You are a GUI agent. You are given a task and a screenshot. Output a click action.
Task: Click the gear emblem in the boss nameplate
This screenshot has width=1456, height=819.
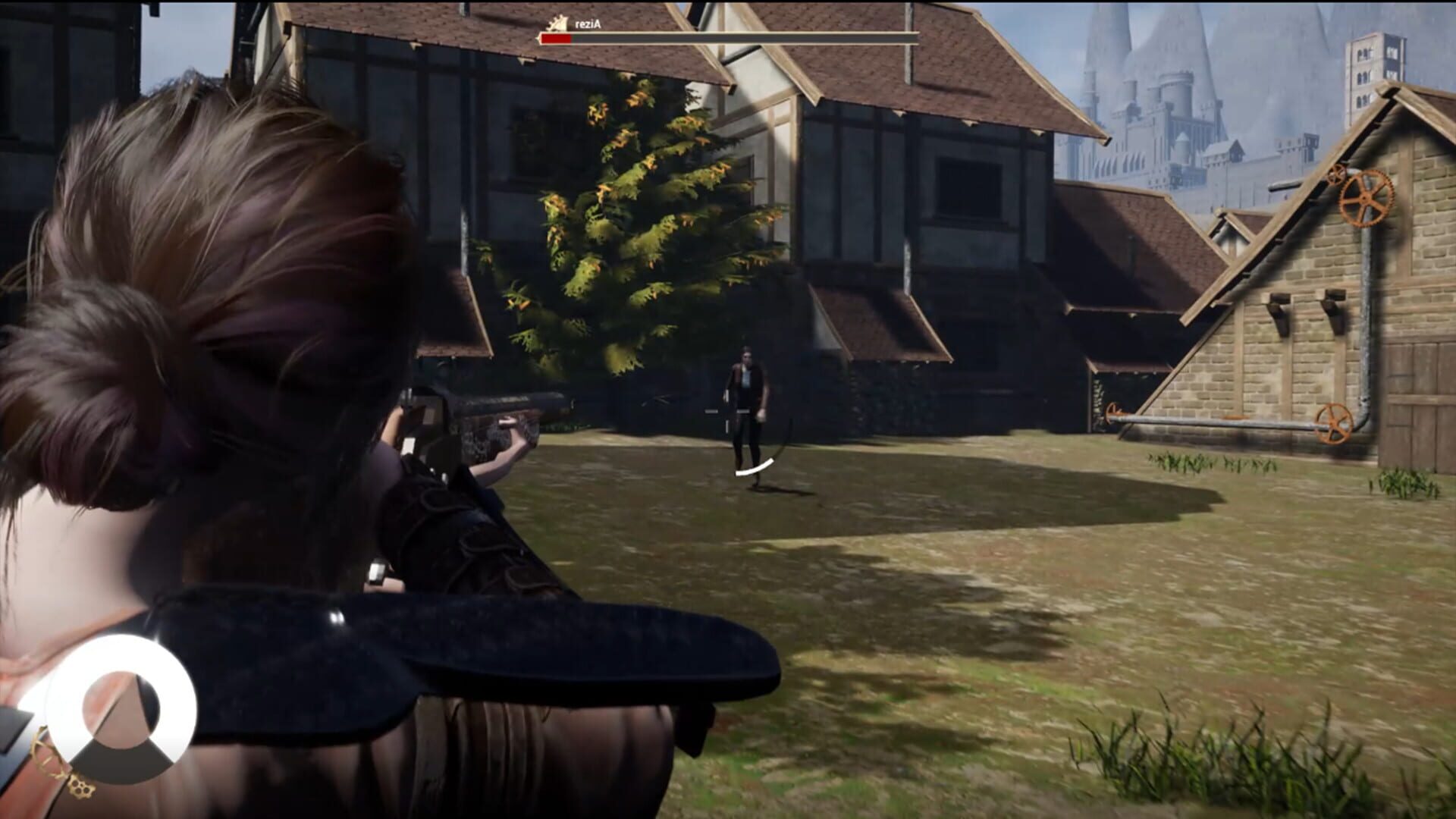[x=556, y=23]
